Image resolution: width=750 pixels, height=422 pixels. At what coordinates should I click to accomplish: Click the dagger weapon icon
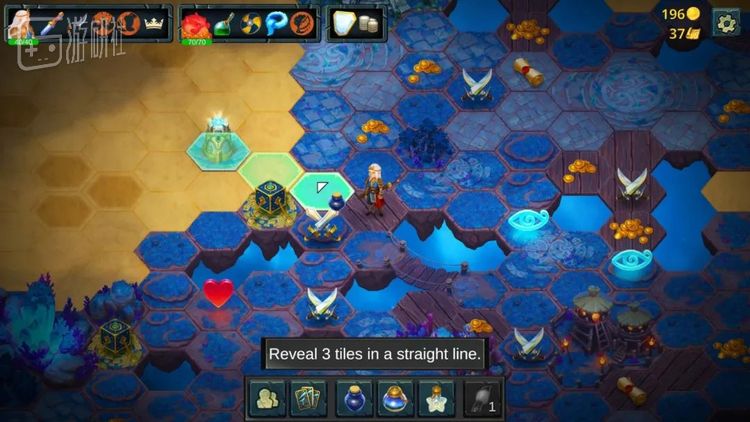click(50, 22)
